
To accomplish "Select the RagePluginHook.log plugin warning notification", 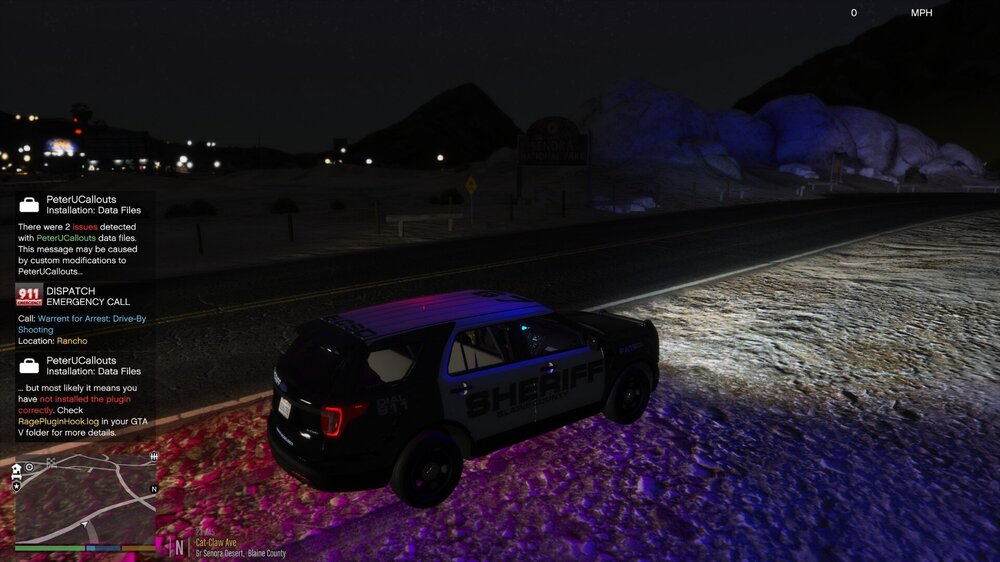I will click(x=85, y=398).
